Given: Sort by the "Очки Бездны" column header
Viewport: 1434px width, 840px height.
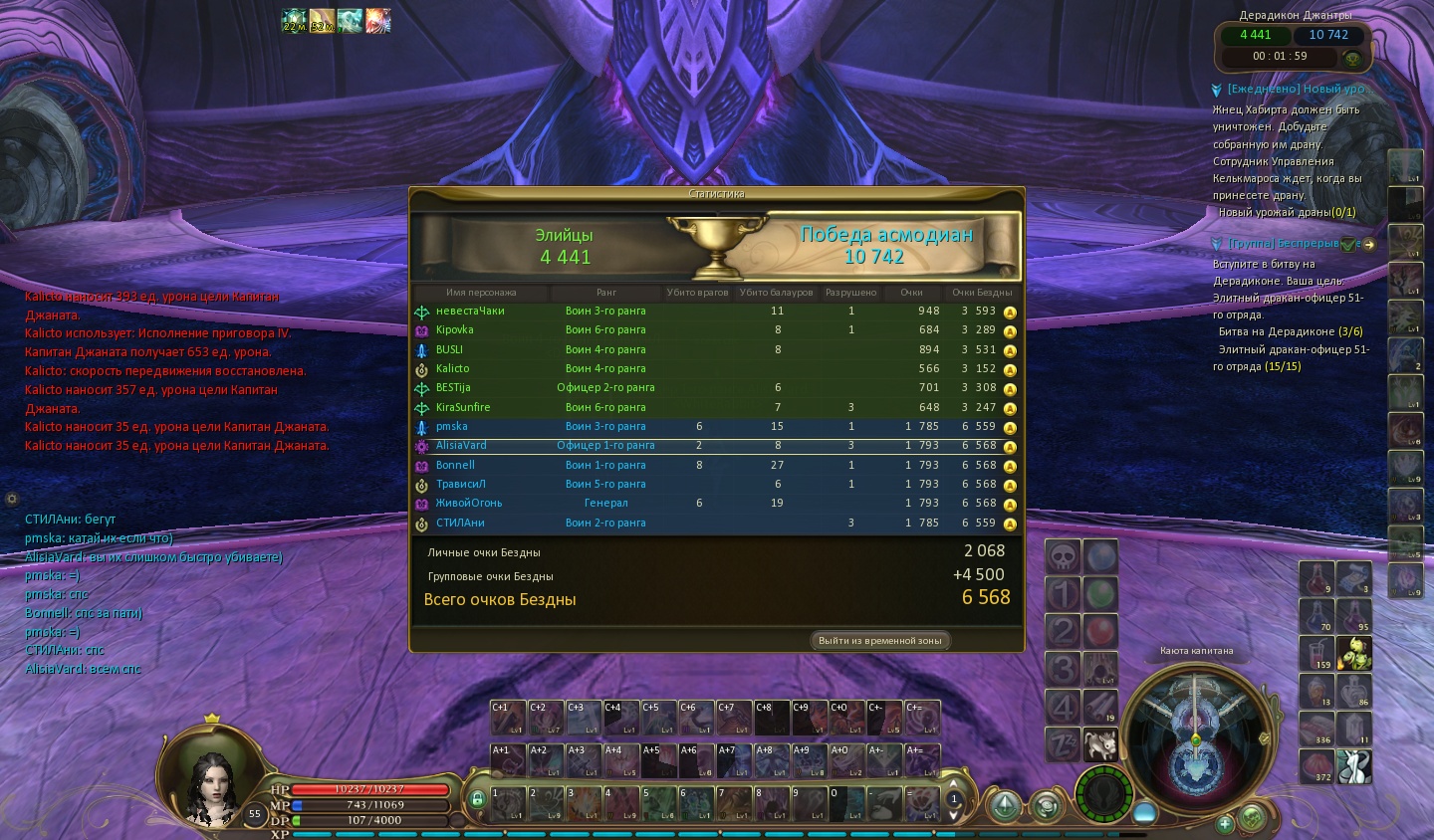Looking at the screenshot, I should 981,293.
